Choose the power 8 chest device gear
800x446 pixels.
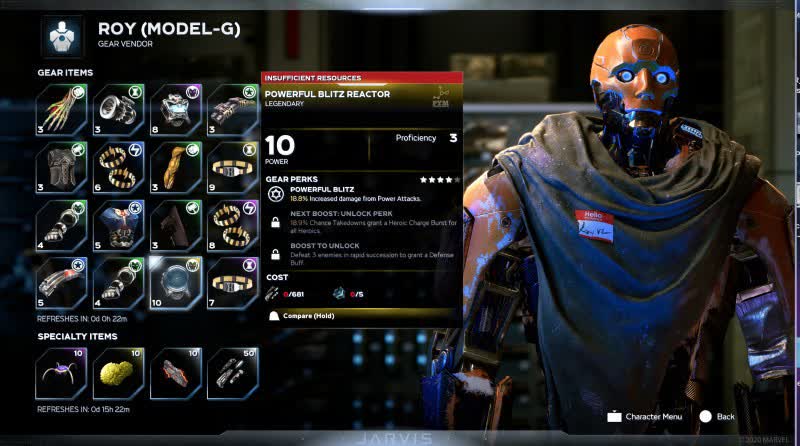pyautogui.click(x=176, y=107)
